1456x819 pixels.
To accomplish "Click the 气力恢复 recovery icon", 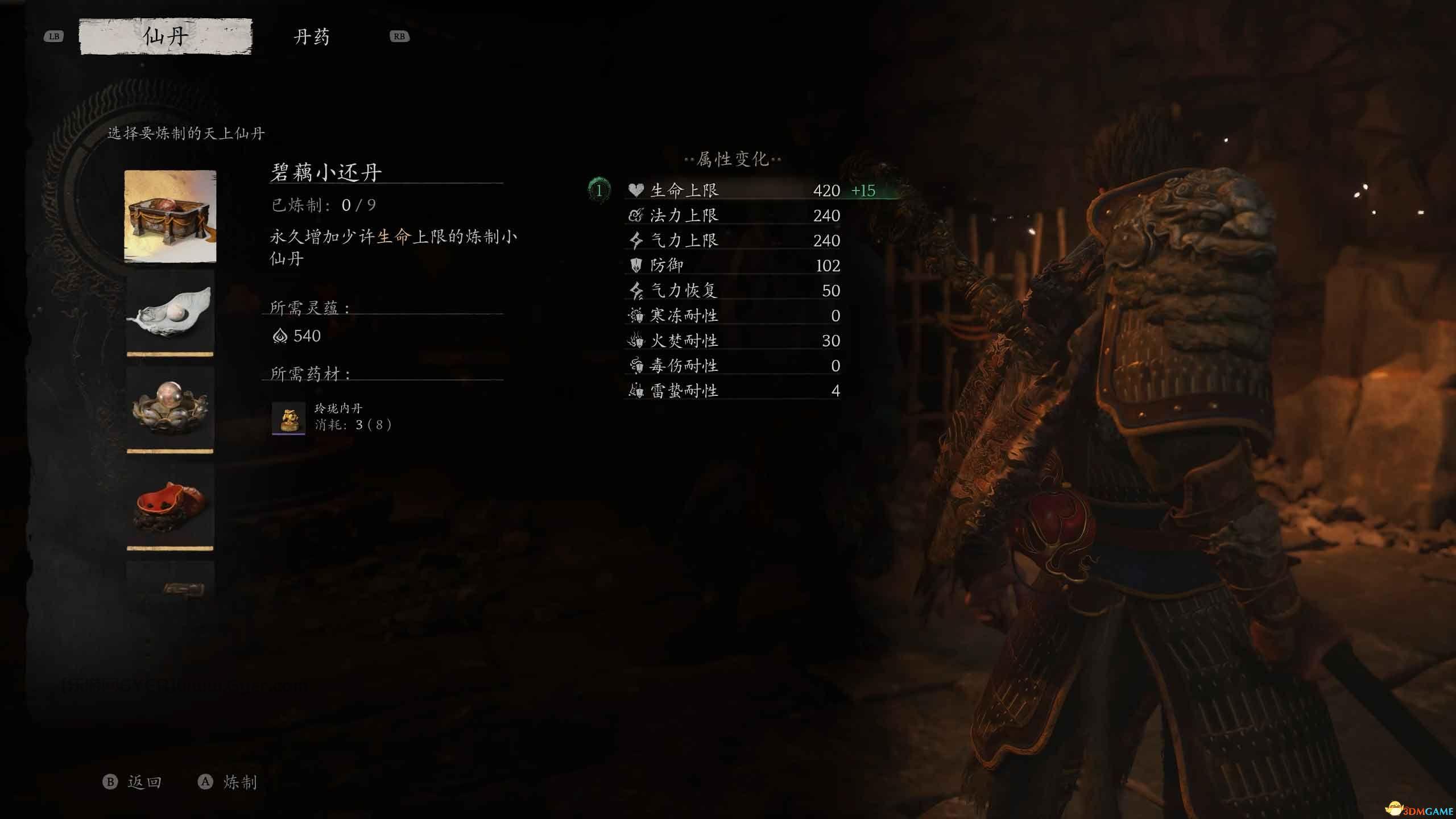I will click(637, 290).
